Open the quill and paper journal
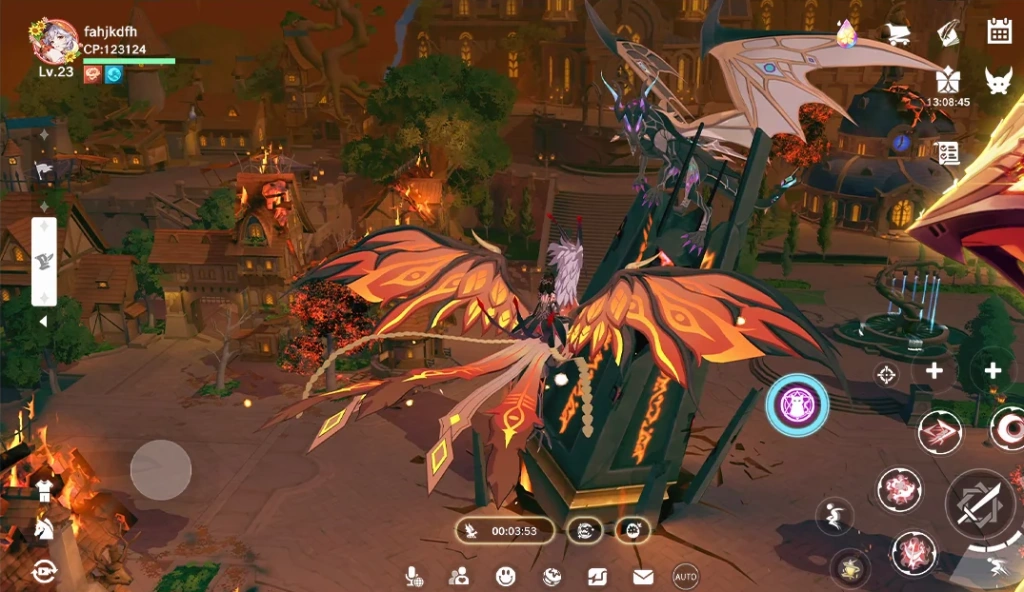The width and height of the screenshot is (1024, 592). 948,32
